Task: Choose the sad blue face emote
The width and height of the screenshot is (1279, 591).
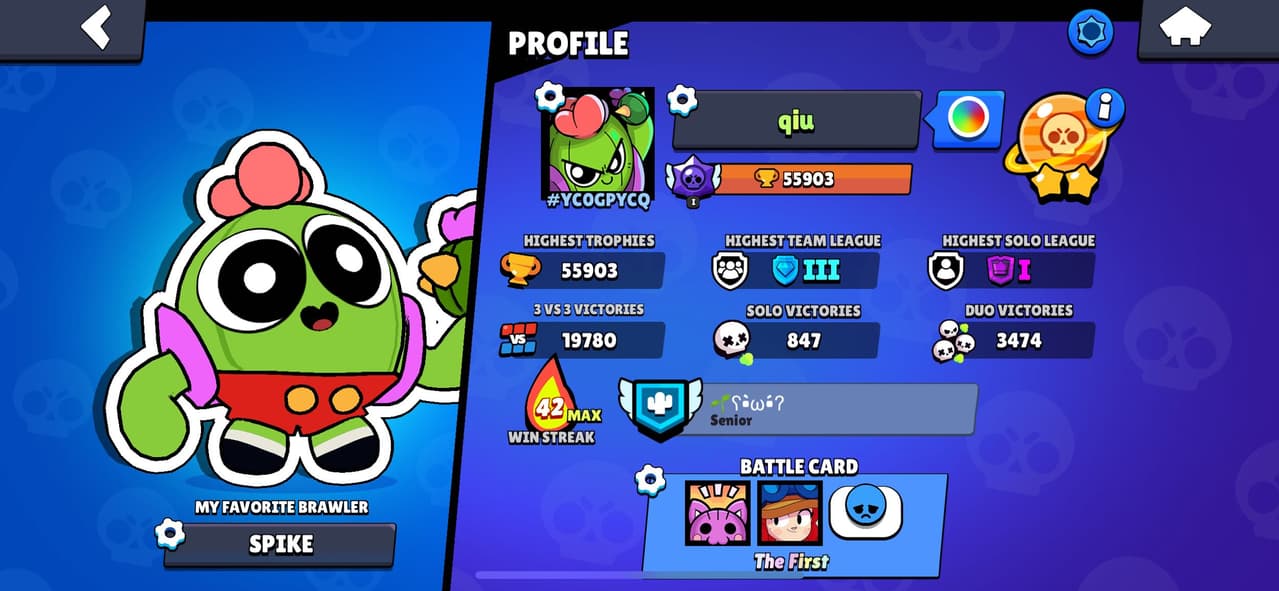Action: (x=866, y=511)
